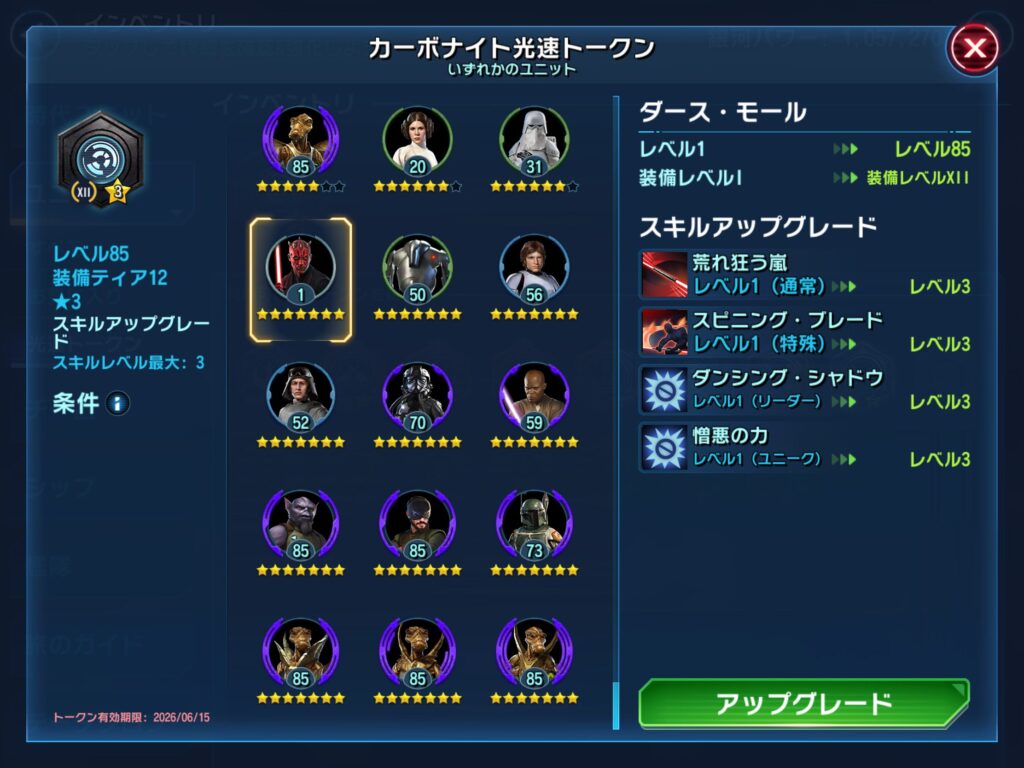The image size is (1024, 768).
Task: Select the level 1 Darth Maul portrait
Action: click(x=300, y=270)
